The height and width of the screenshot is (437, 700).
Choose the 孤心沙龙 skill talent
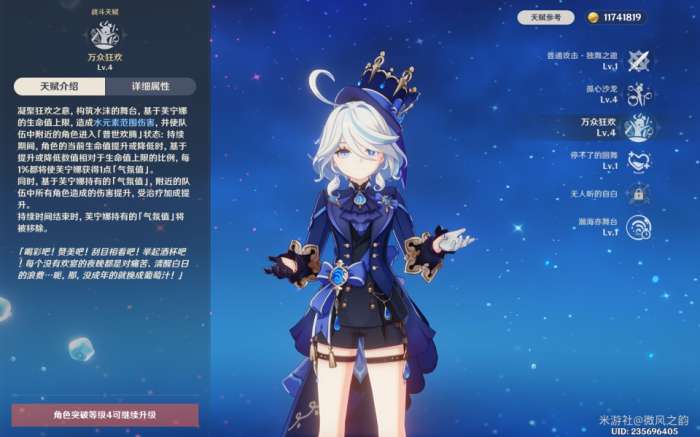click(637, 94)
